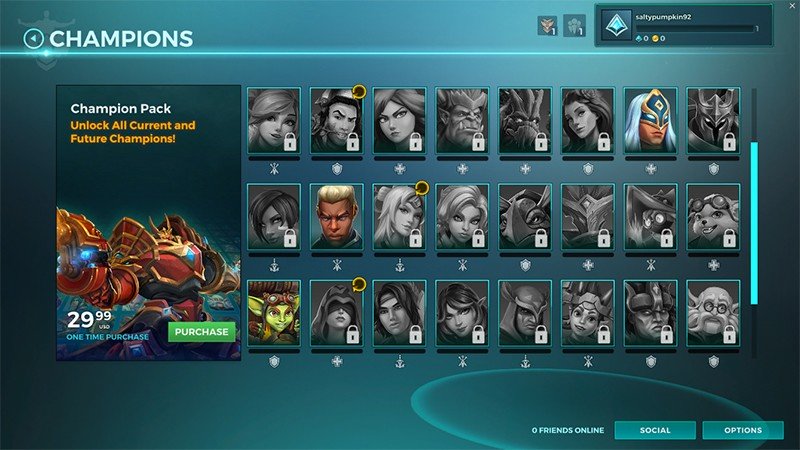Choose the locked hooded champion portrait
800x450 pixels.
tap(336, 312)
